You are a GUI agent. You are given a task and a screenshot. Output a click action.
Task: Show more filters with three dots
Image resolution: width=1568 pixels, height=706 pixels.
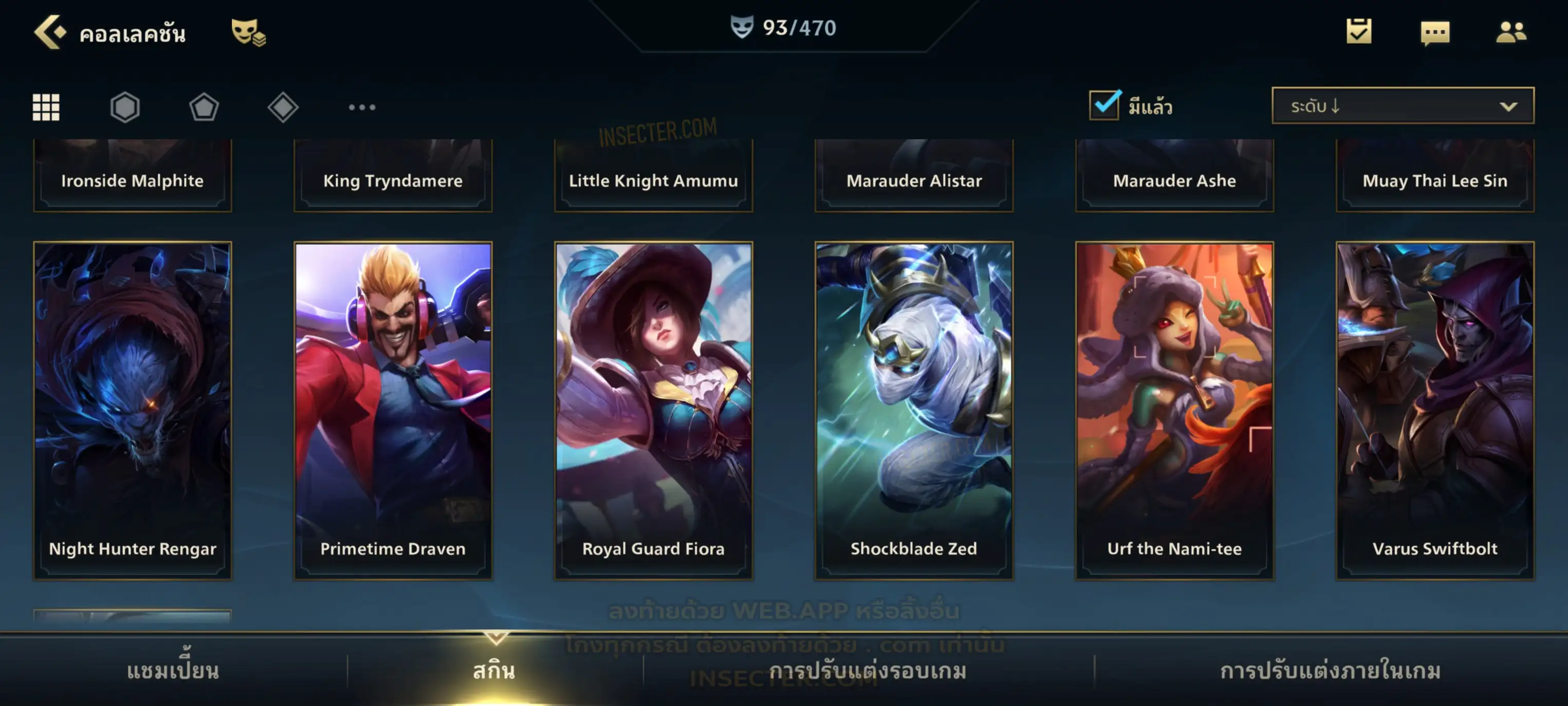pos(362,107)
